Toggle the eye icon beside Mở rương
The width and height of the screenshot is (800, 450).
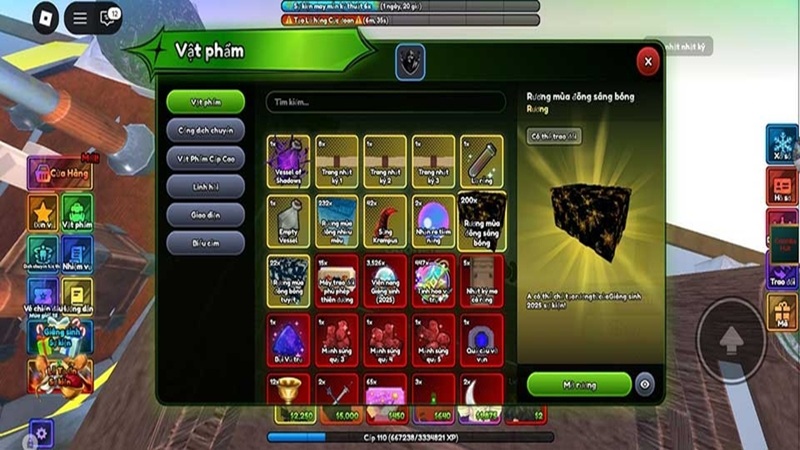click(x=646, y=384)
